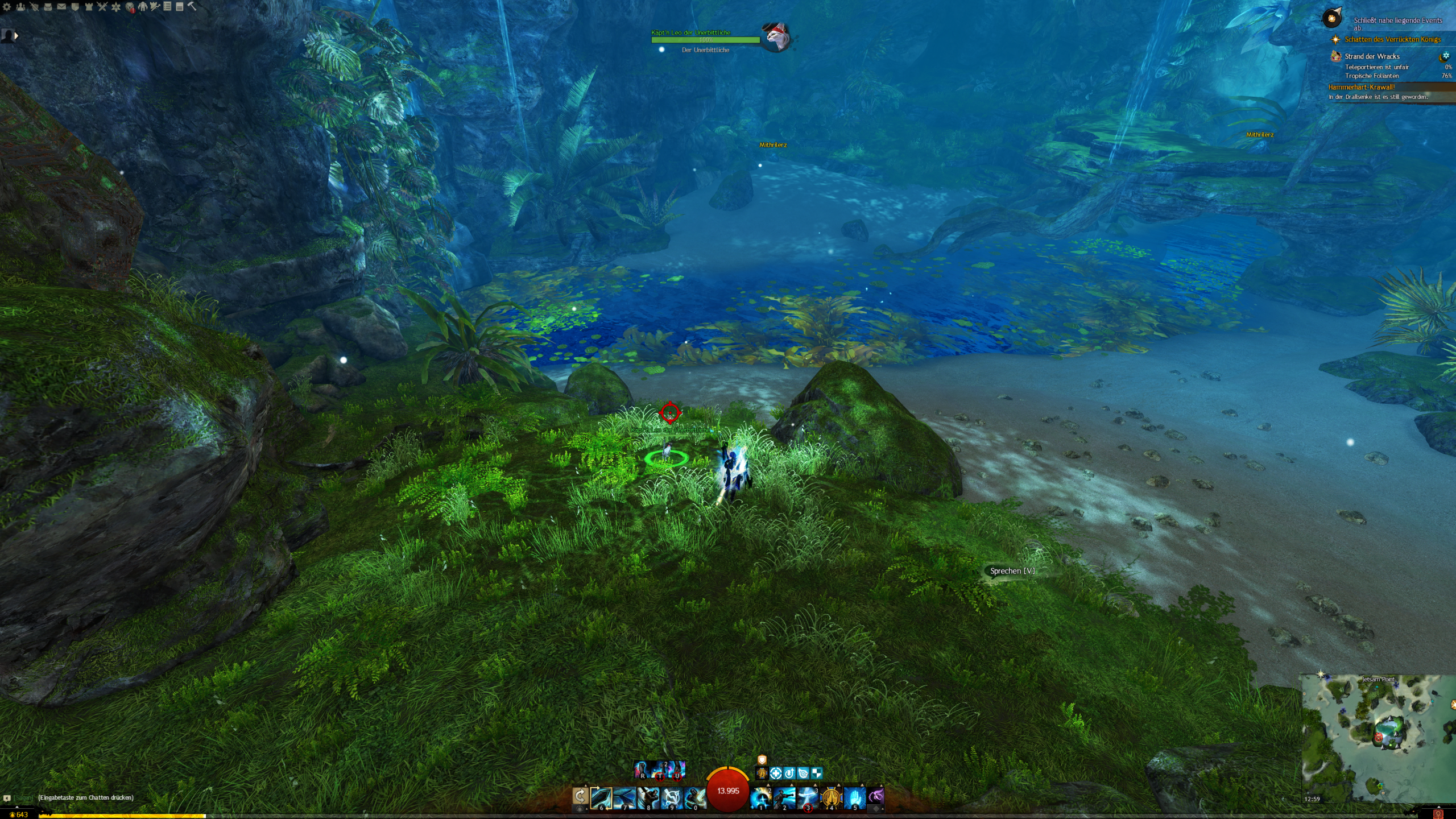Viewport: 1456px width, 819px height.
Task: Expand the party portrait arrow
Action: [x=16, y=36]
